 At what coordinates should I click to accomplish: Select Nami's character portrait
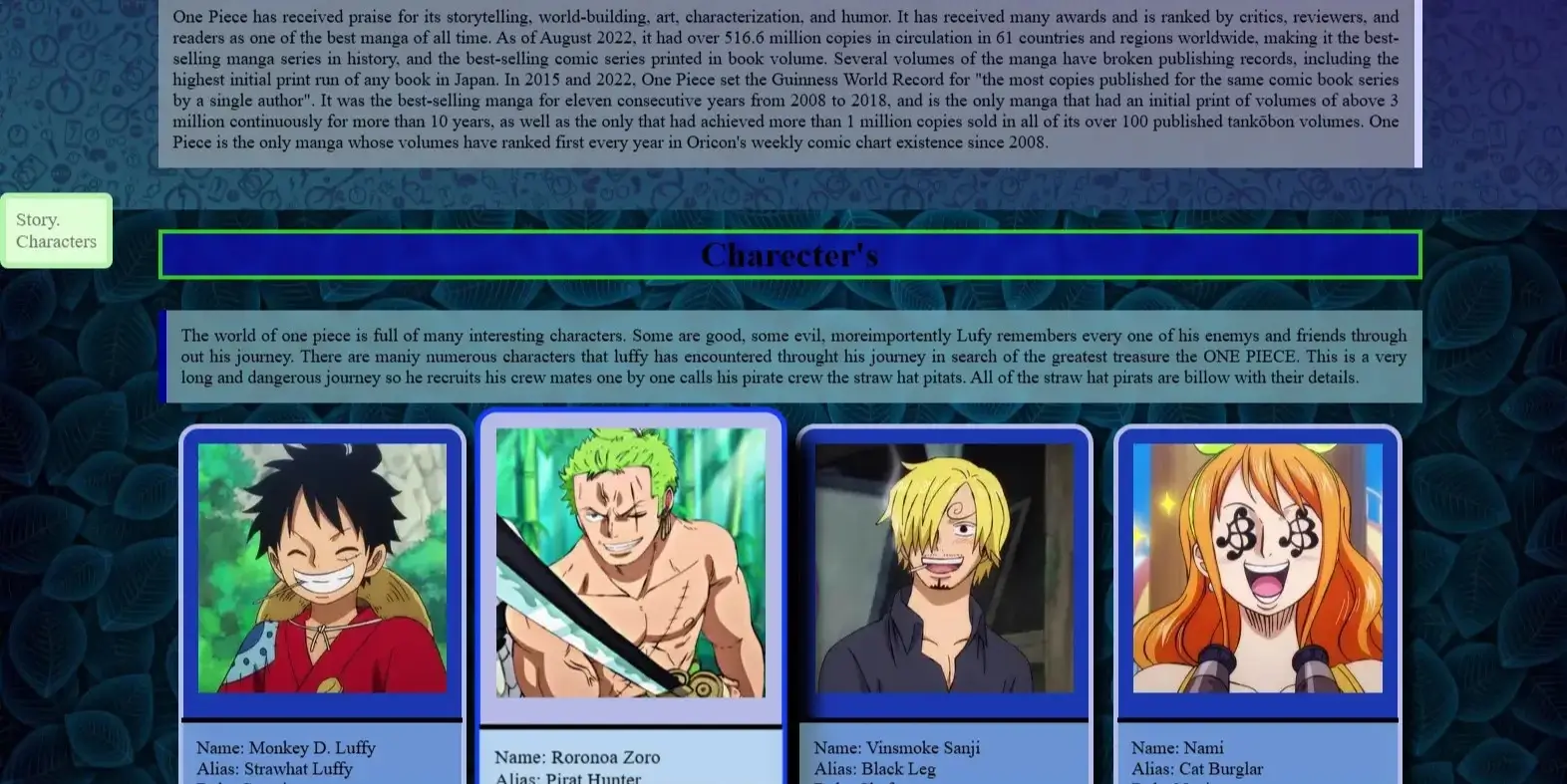1257,568
